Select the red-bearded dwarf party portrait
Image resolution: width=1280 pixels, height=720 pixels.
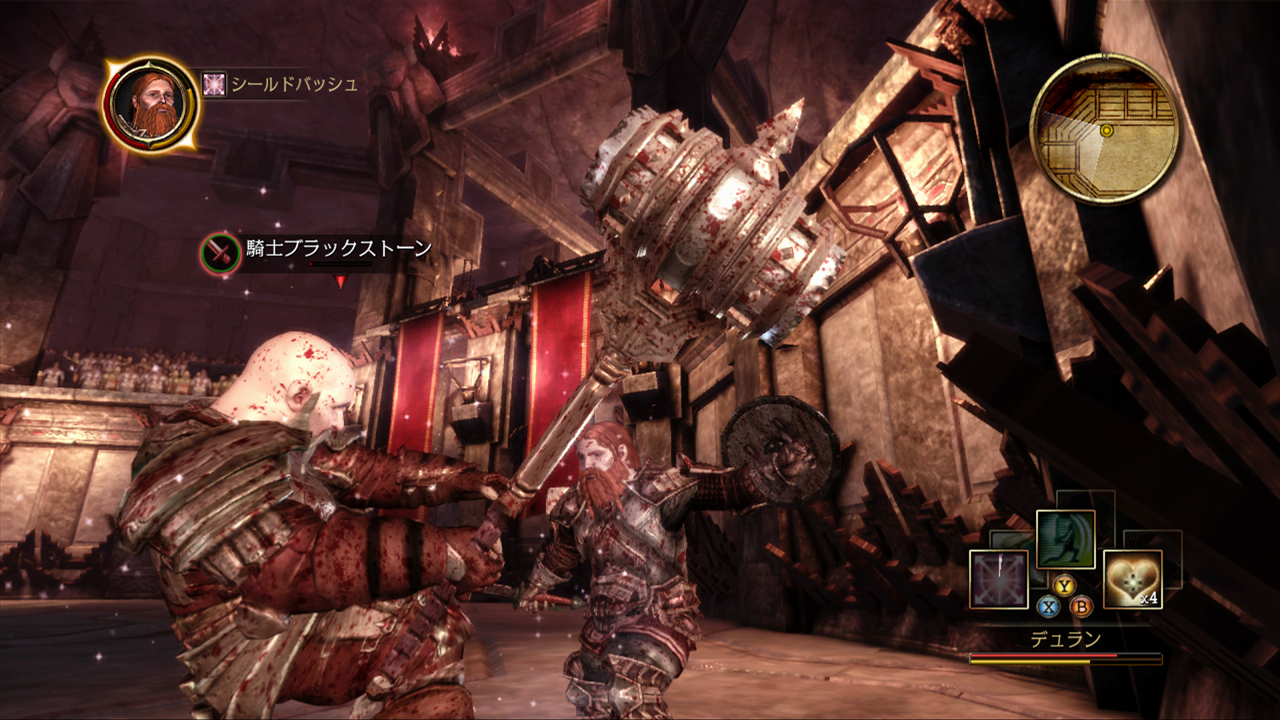150,104
